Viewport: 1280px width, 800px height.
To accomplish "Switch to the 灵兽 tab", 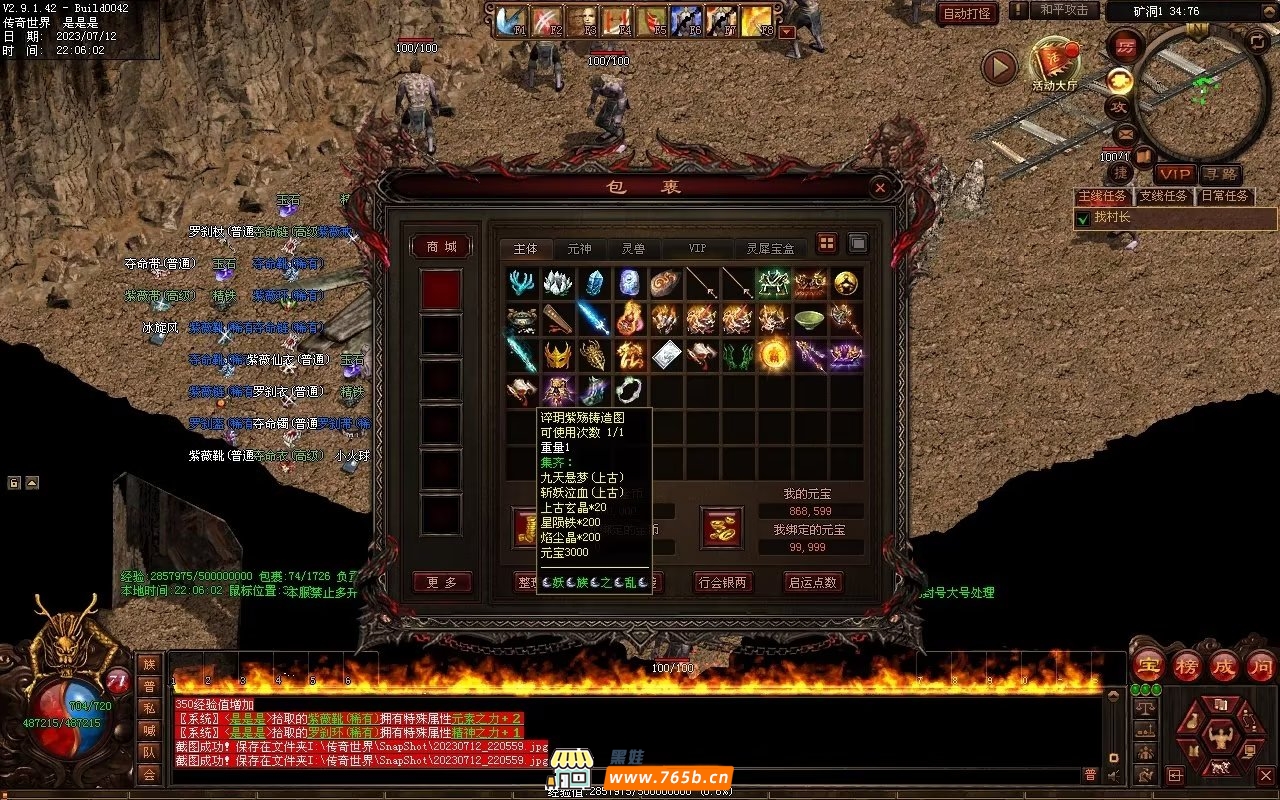I will (632, 248).
